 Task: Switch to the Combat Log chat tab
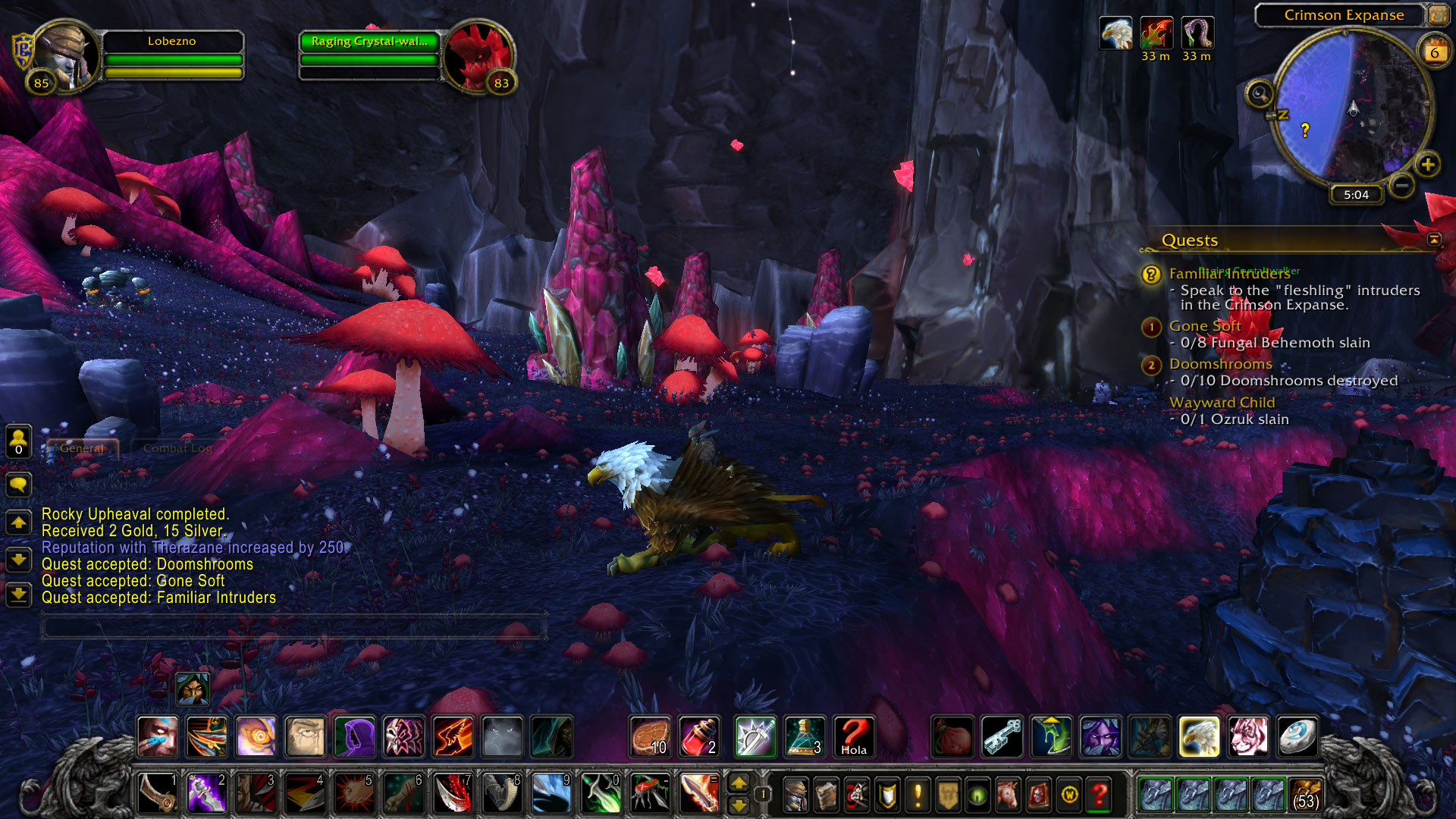tap(177, 448)
